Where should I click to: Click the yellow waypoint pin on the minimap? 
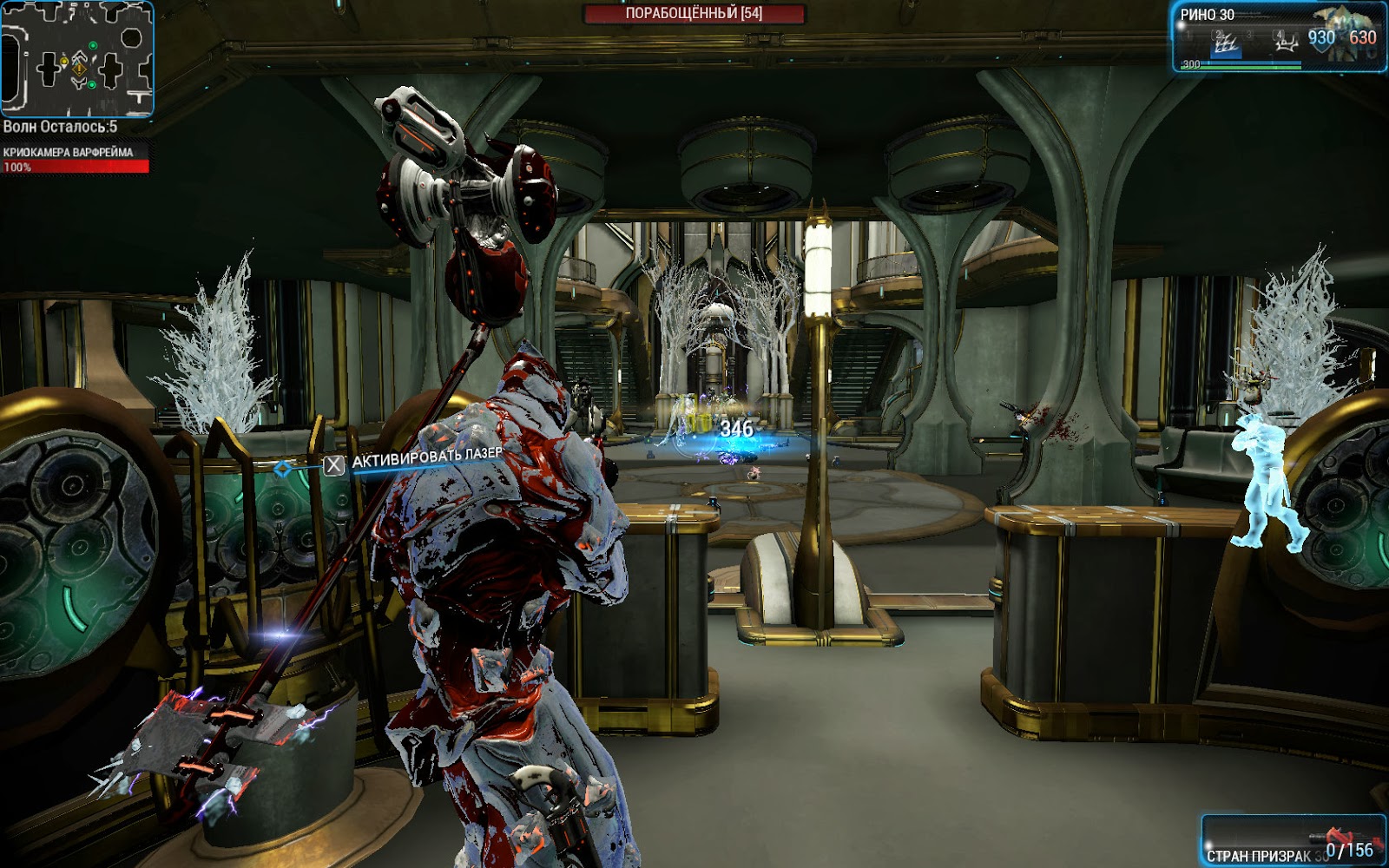[x=64, y=61]
